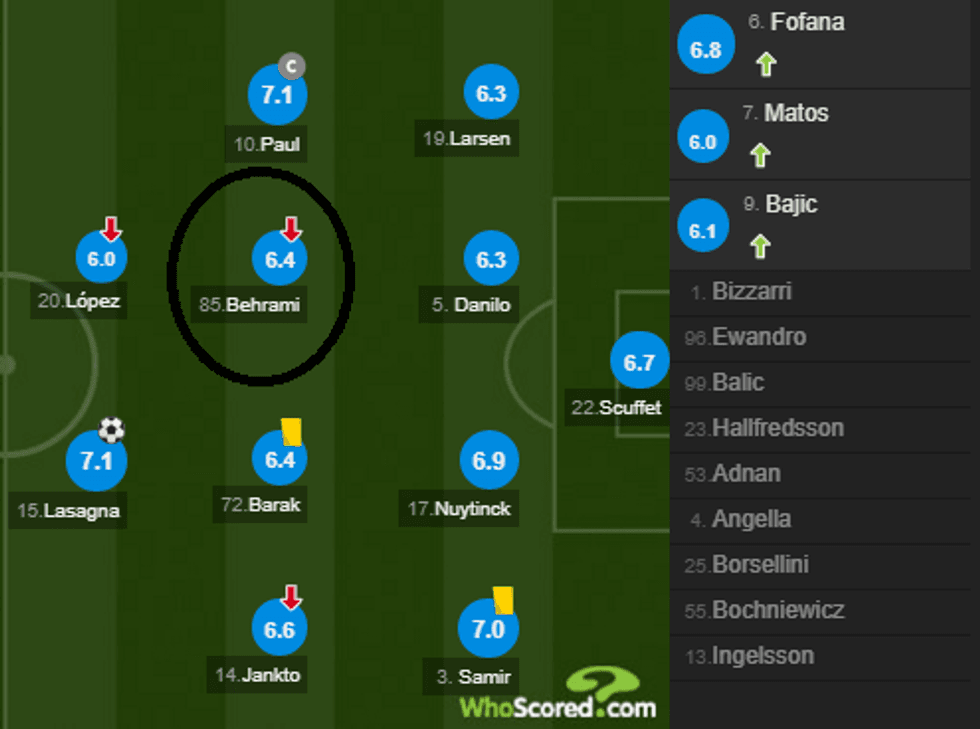Select Samir's 7.0 rating circle
The image size is (980, 729).
488,630
